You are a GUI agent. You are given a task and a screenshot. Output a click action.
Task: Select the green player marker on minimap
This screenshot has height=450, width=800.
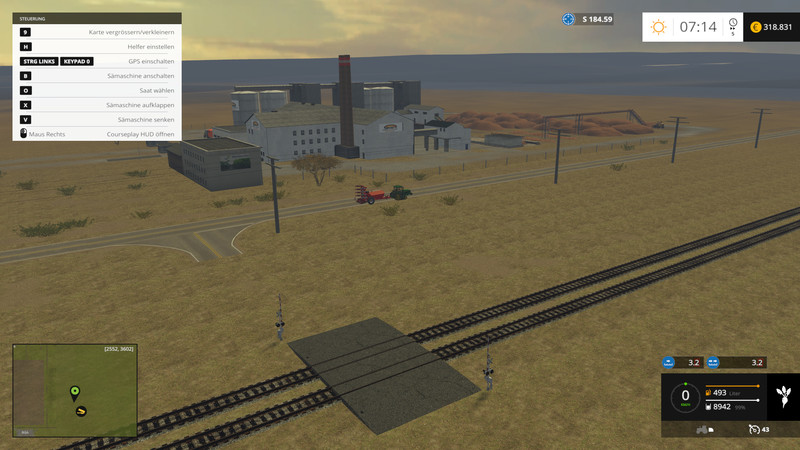(74, 391)
